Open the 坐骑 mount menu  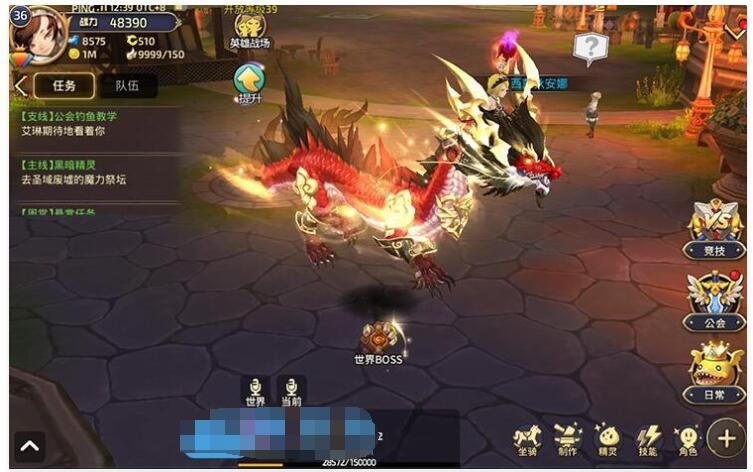[x=527, y=439]
